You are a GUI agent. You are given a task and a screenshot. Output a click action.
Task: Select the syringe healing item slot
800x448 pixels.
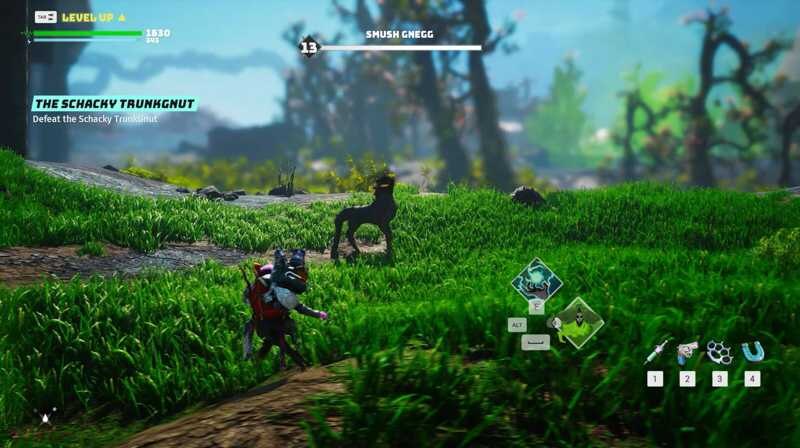[656, 351]
